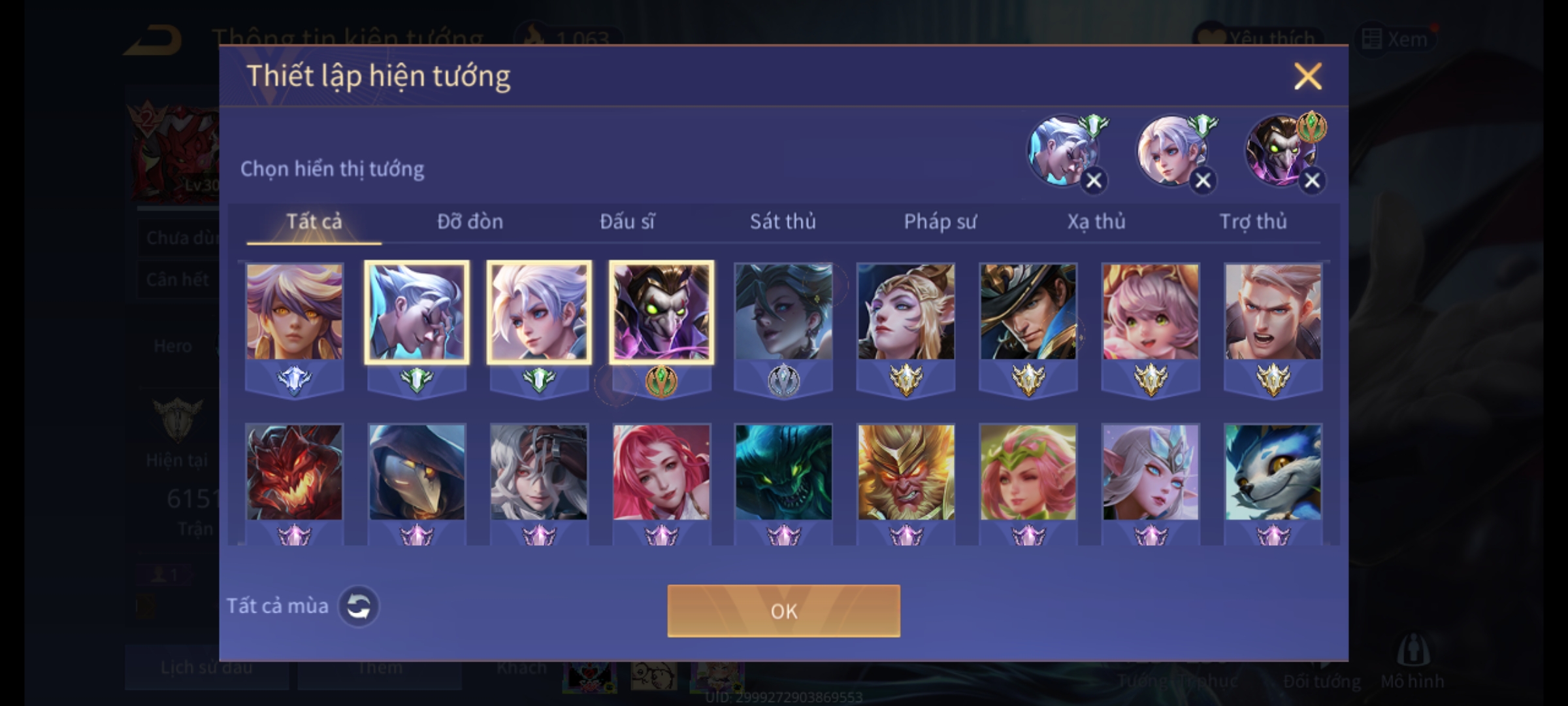Choose the Tất cả tab
The height and width of the screenshot is (706, 1568).
pos(314,222)
